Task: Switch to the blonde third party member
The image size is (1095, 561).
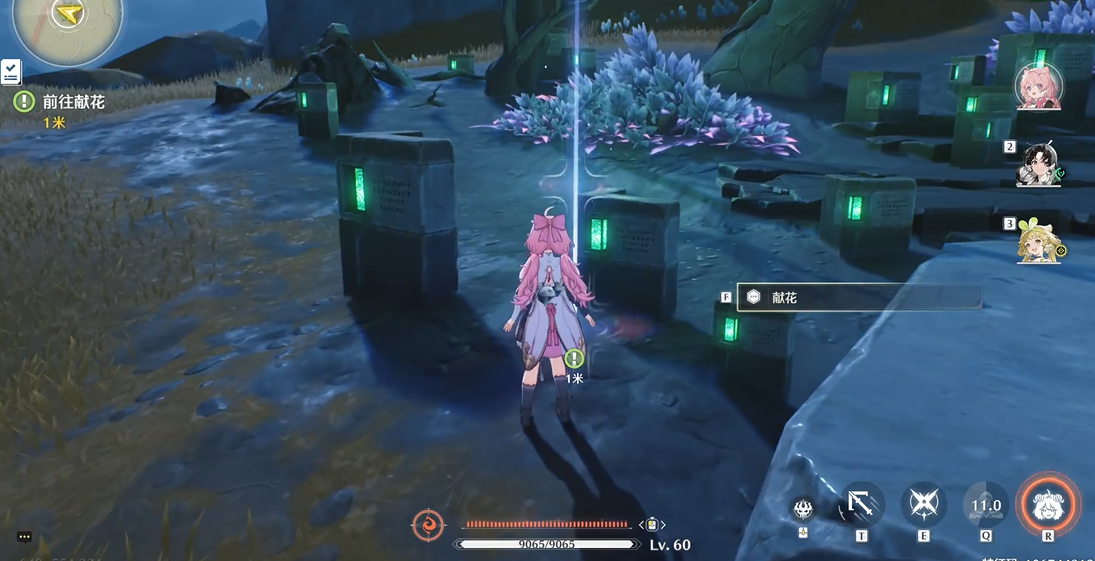Action: click(x=1039, y=242)
